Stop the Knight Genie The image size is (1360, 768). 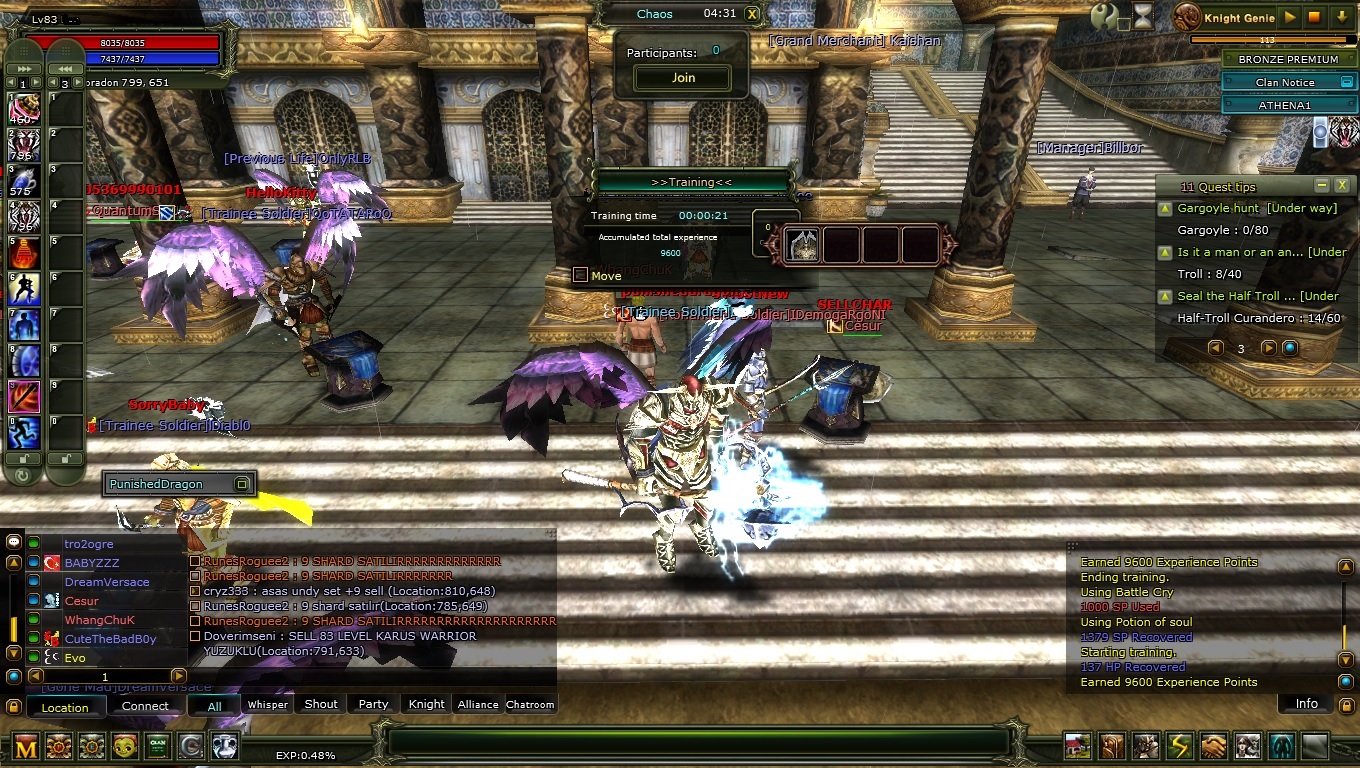(1315, 17)
